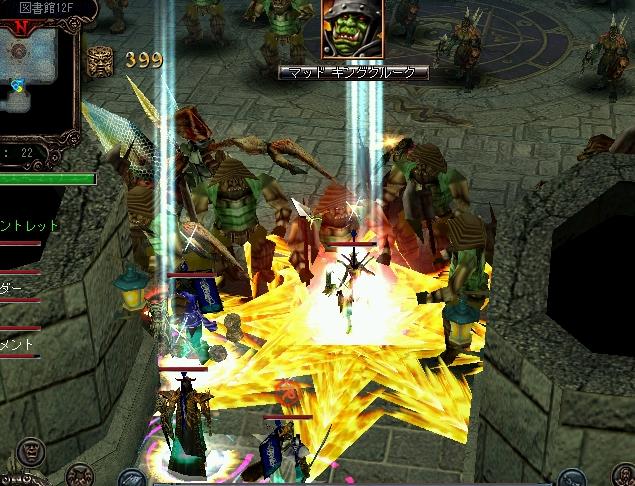Select party member named ending ントレット
The width and height of the screenshot is (635, 486).
[x=30, y=226]
